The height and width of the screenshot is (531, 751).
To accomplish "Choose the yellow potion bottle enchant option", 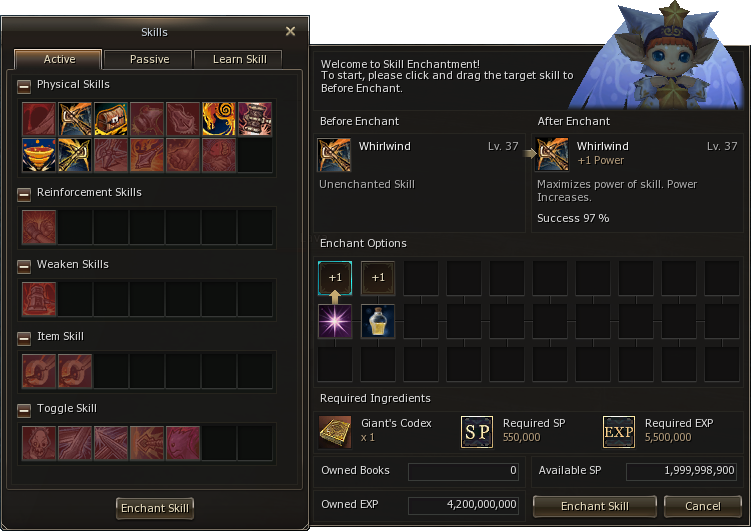I will [x=377, y=321].
